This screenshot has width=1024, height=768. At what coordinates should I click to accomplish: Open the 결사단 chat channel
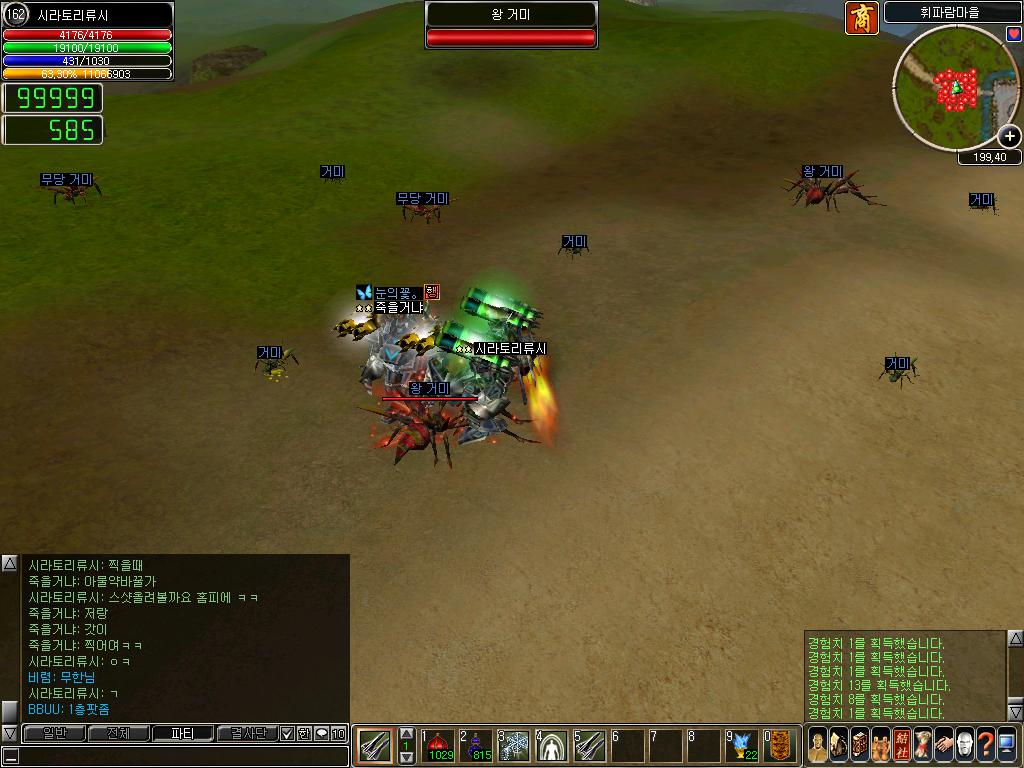pyautogui.click(x=246, y=734)
